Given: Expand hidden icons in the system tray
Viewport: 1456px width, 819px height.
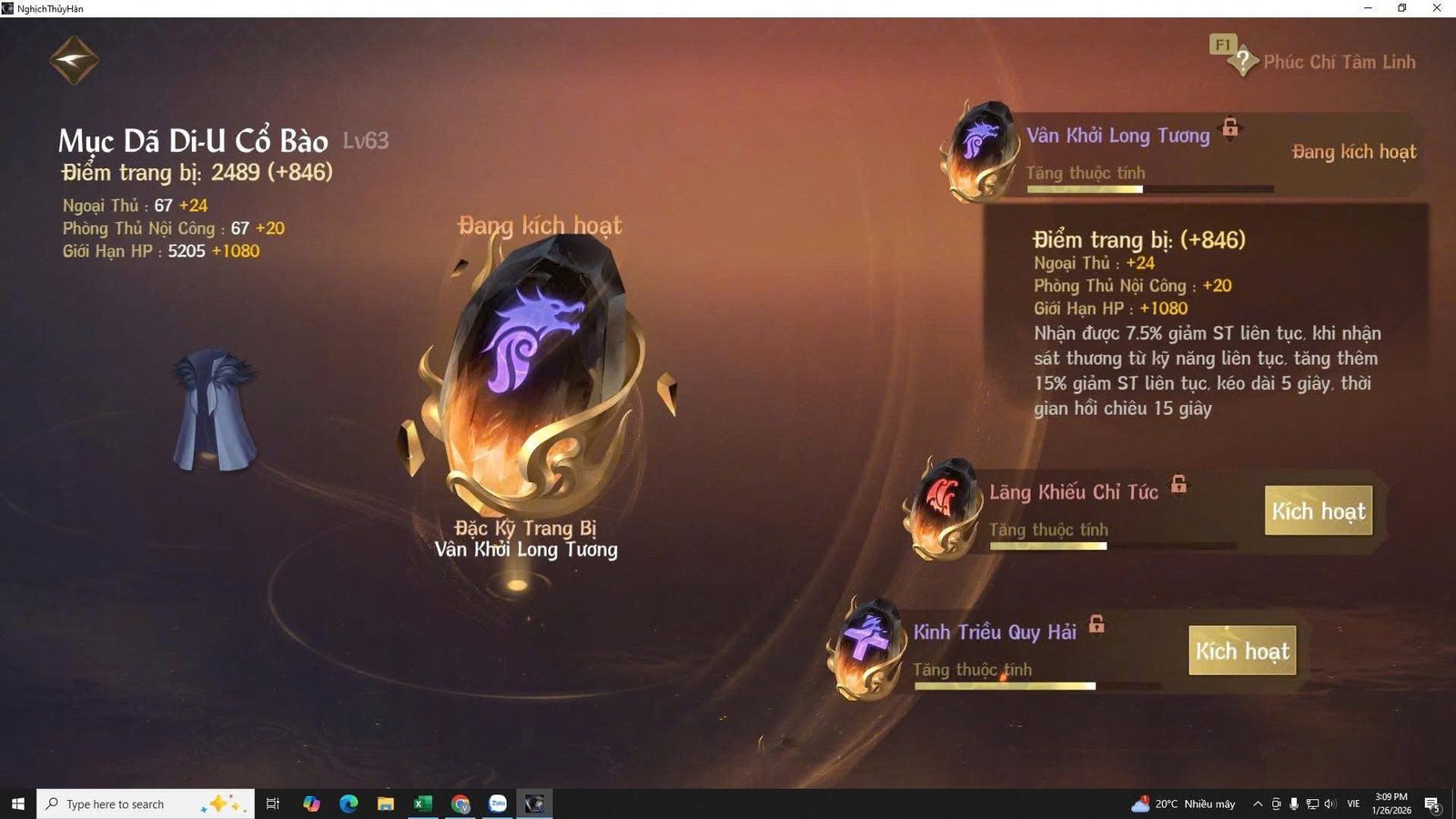Looking at the screenshot, I should tap(1257, 804).
